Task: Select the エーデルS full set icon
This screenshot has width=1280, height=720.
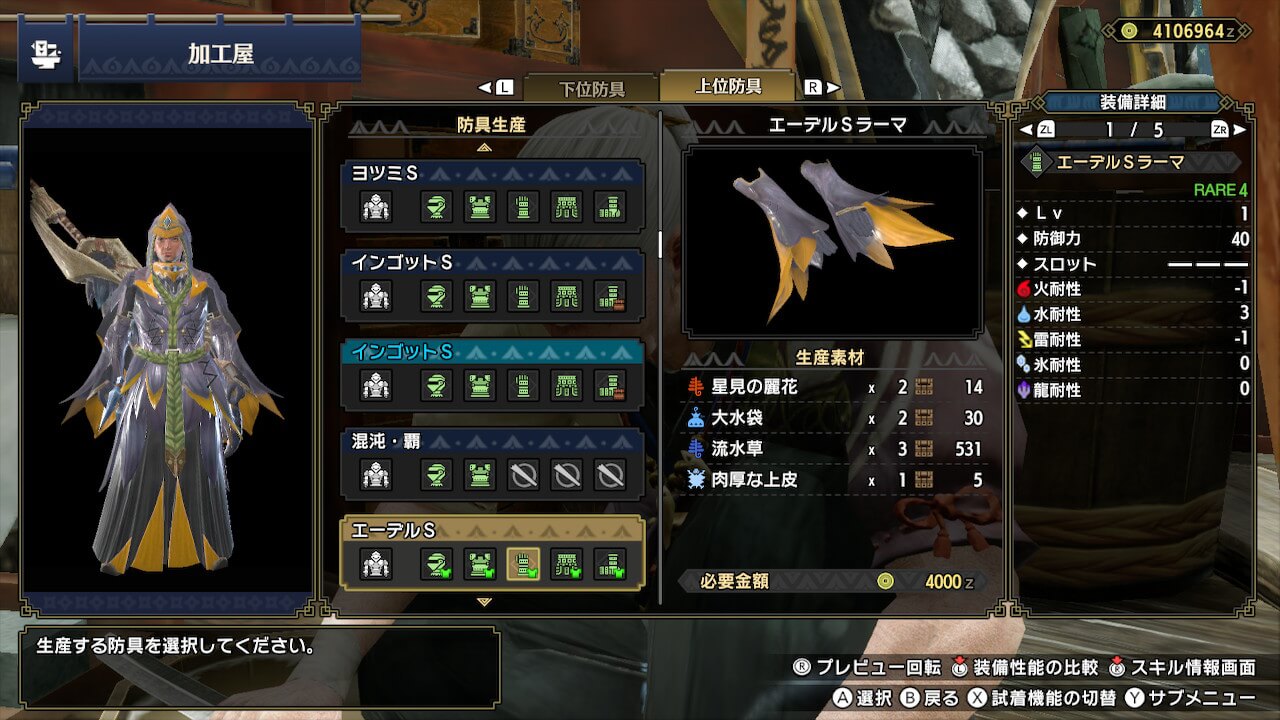Action: click(x=376, y=564)
